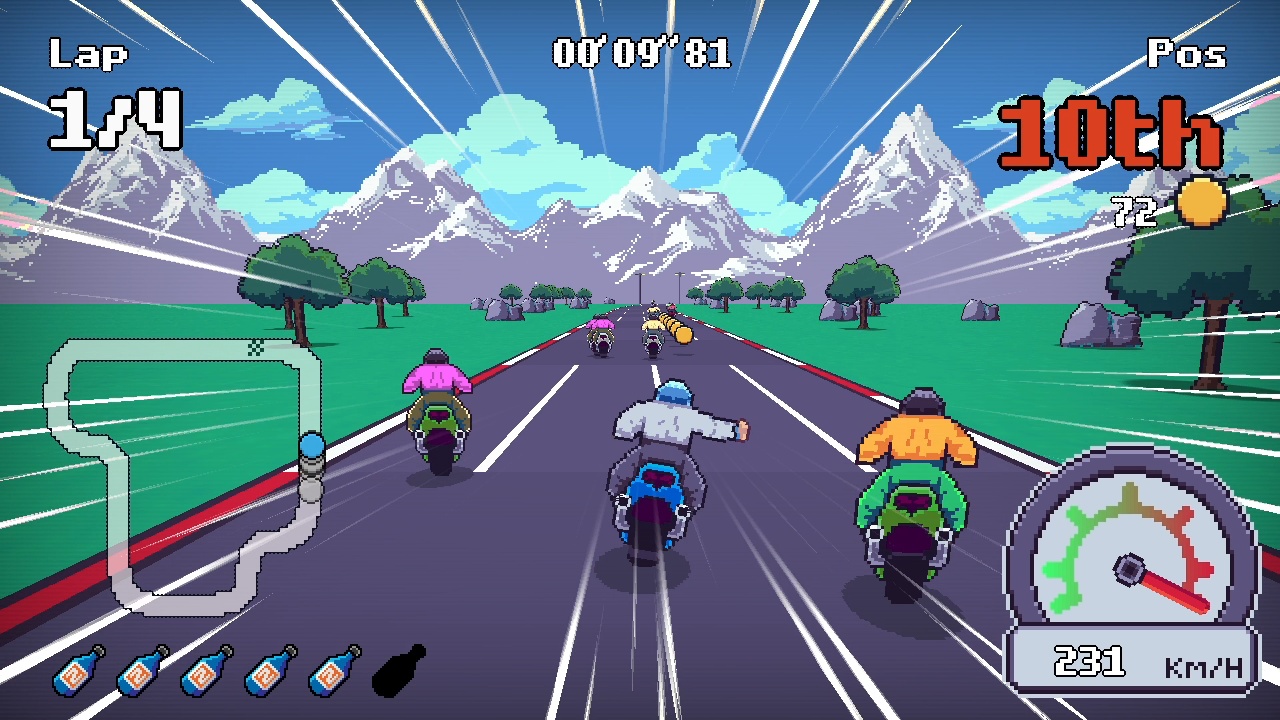Click the blue player marker on the minimap
The height and width of the screenshot is (720, 1280).
[x=314, y=443]
